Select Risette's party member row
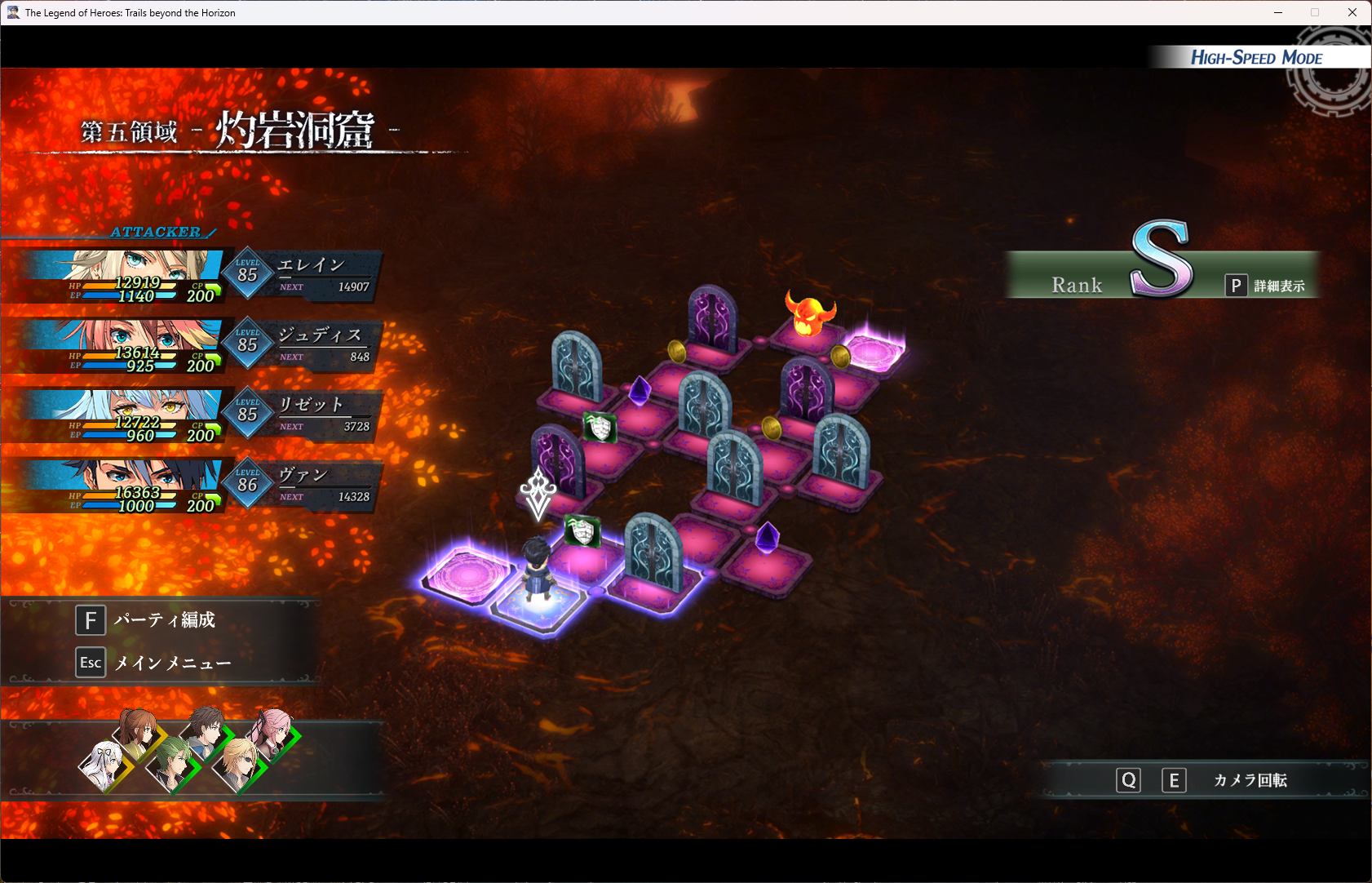The height and width of the screenshot is (883, 1372). pyautogui.click(x=196, y=415)
